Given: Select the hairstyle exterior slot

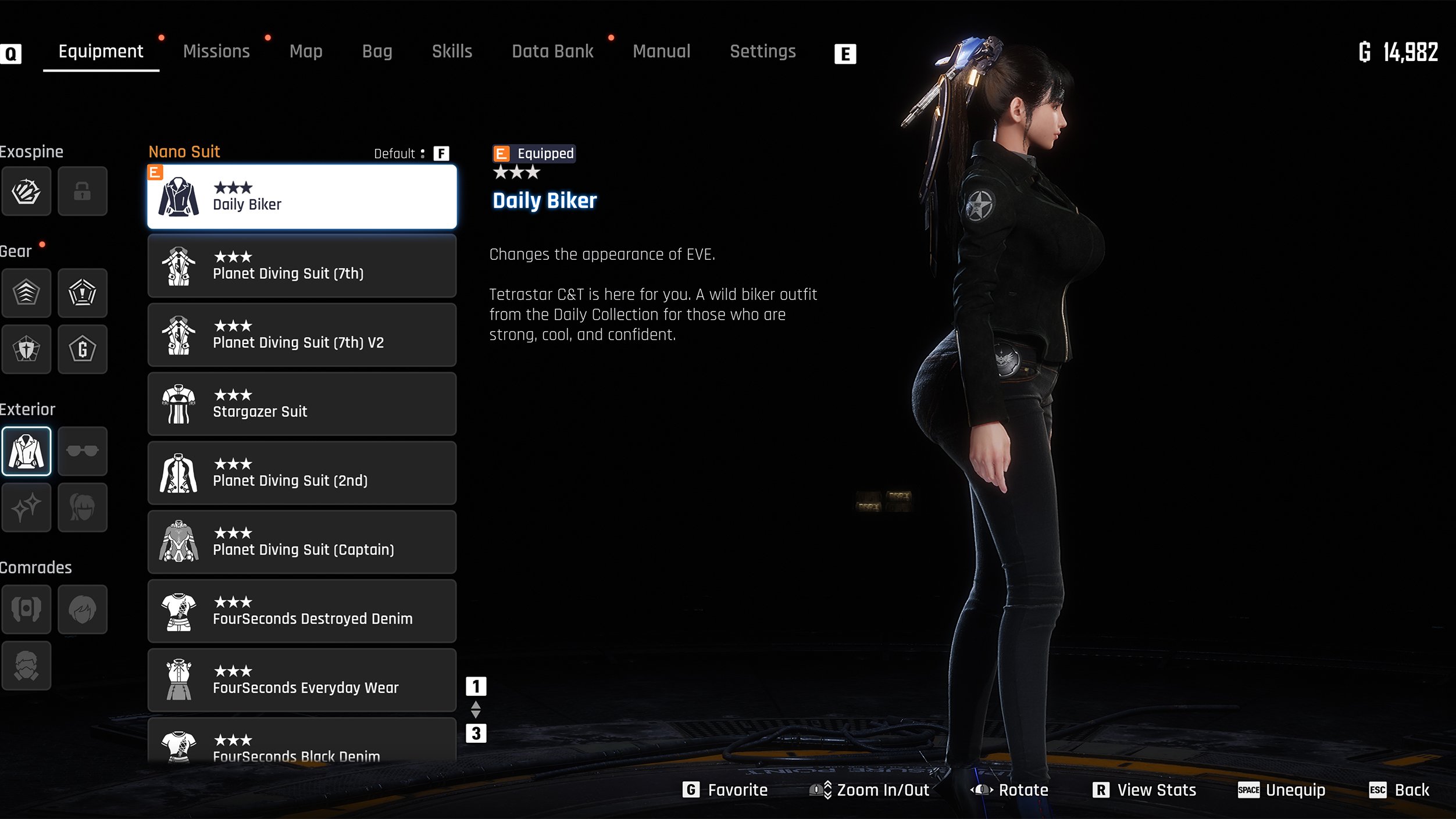Looking at the screenshot, I should pos(83,507).
